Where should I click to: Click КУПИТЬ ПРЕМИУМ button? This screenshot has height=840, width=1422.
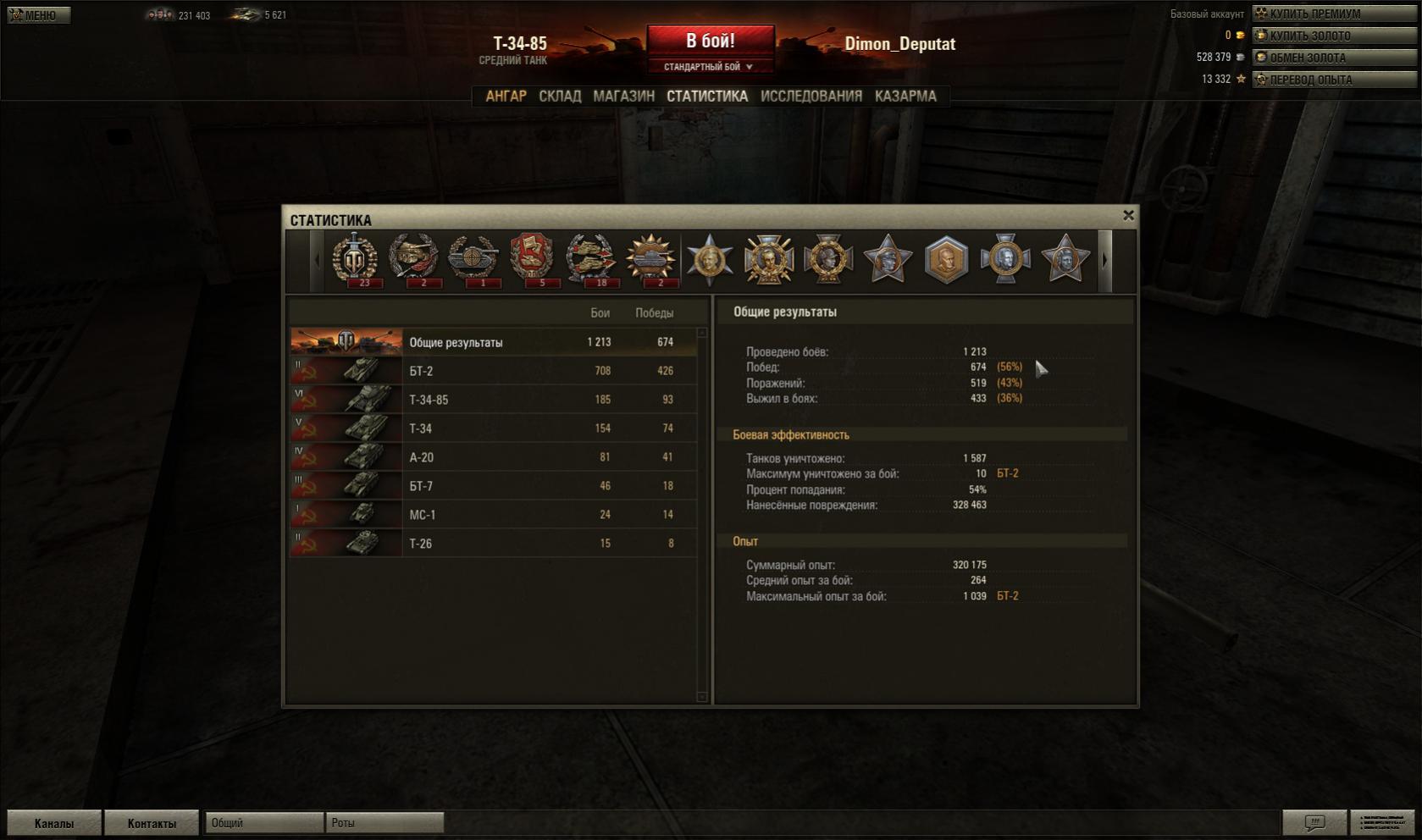1334,14
